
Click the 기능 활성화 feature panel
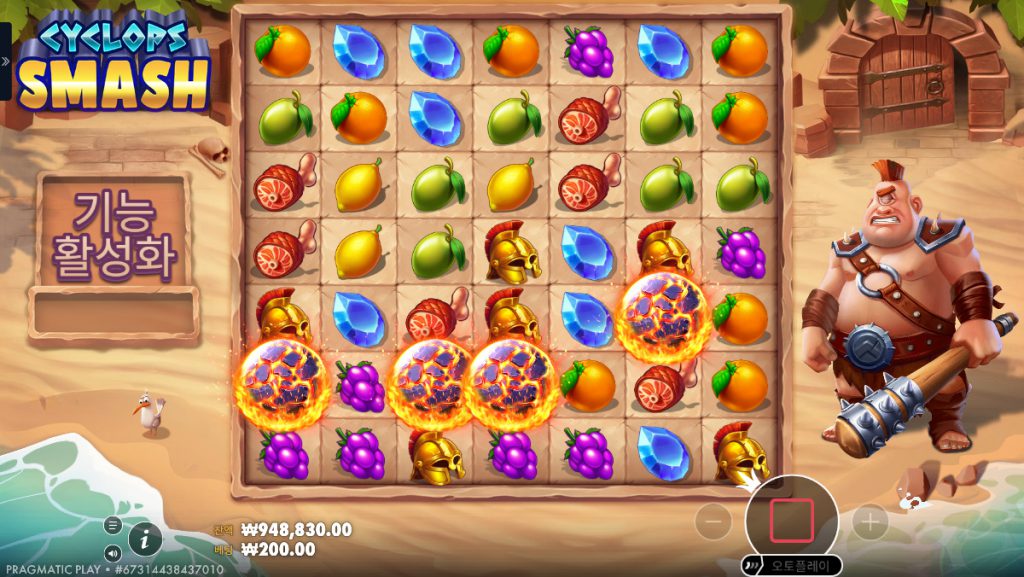(x=113, y=236)
